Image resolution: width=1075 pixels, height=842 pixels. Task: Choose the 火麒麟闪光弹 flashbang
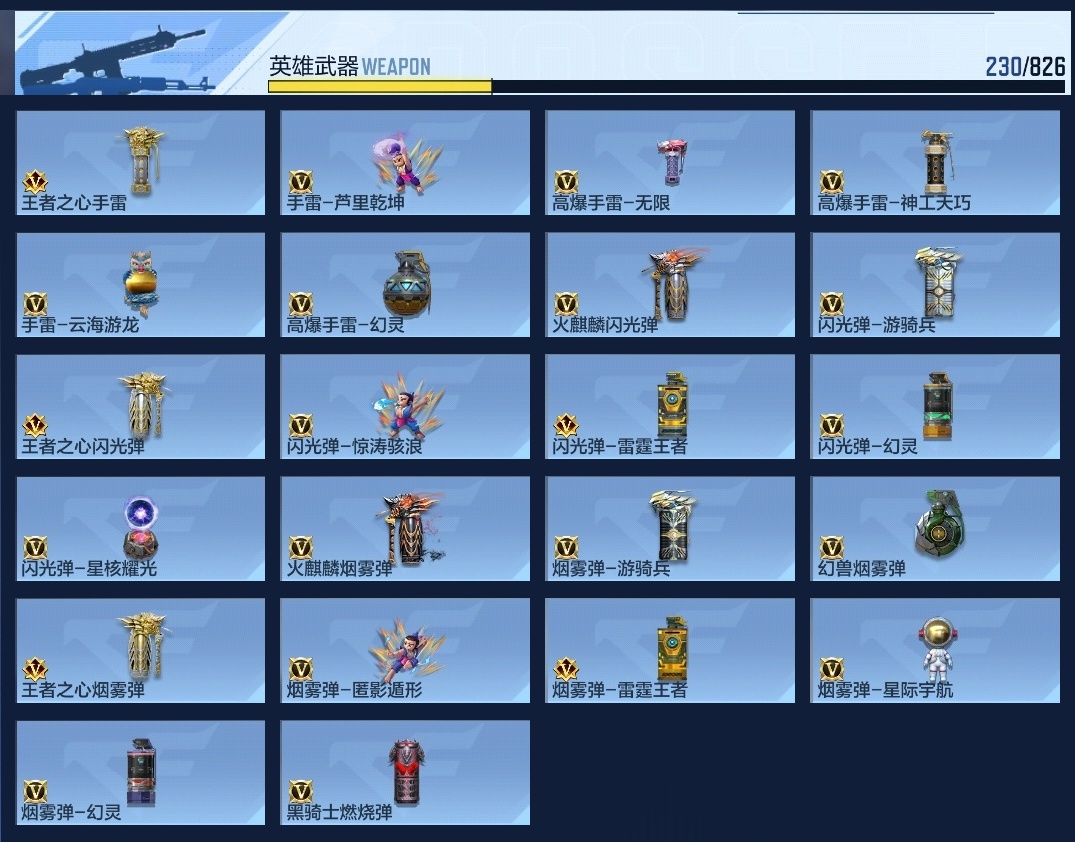[670, 284]
